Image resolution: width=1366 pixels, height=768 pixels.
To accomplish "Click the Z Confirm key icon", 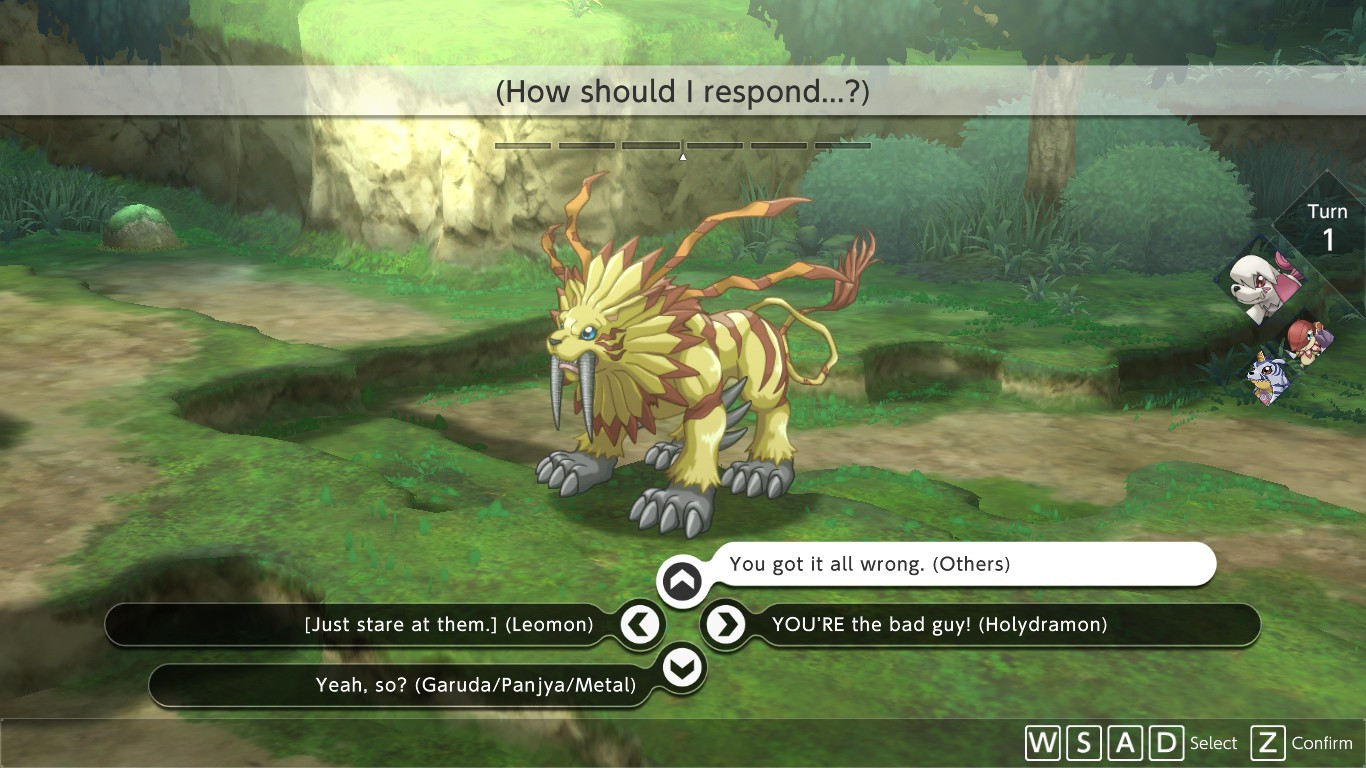I will click(1268, 743).
